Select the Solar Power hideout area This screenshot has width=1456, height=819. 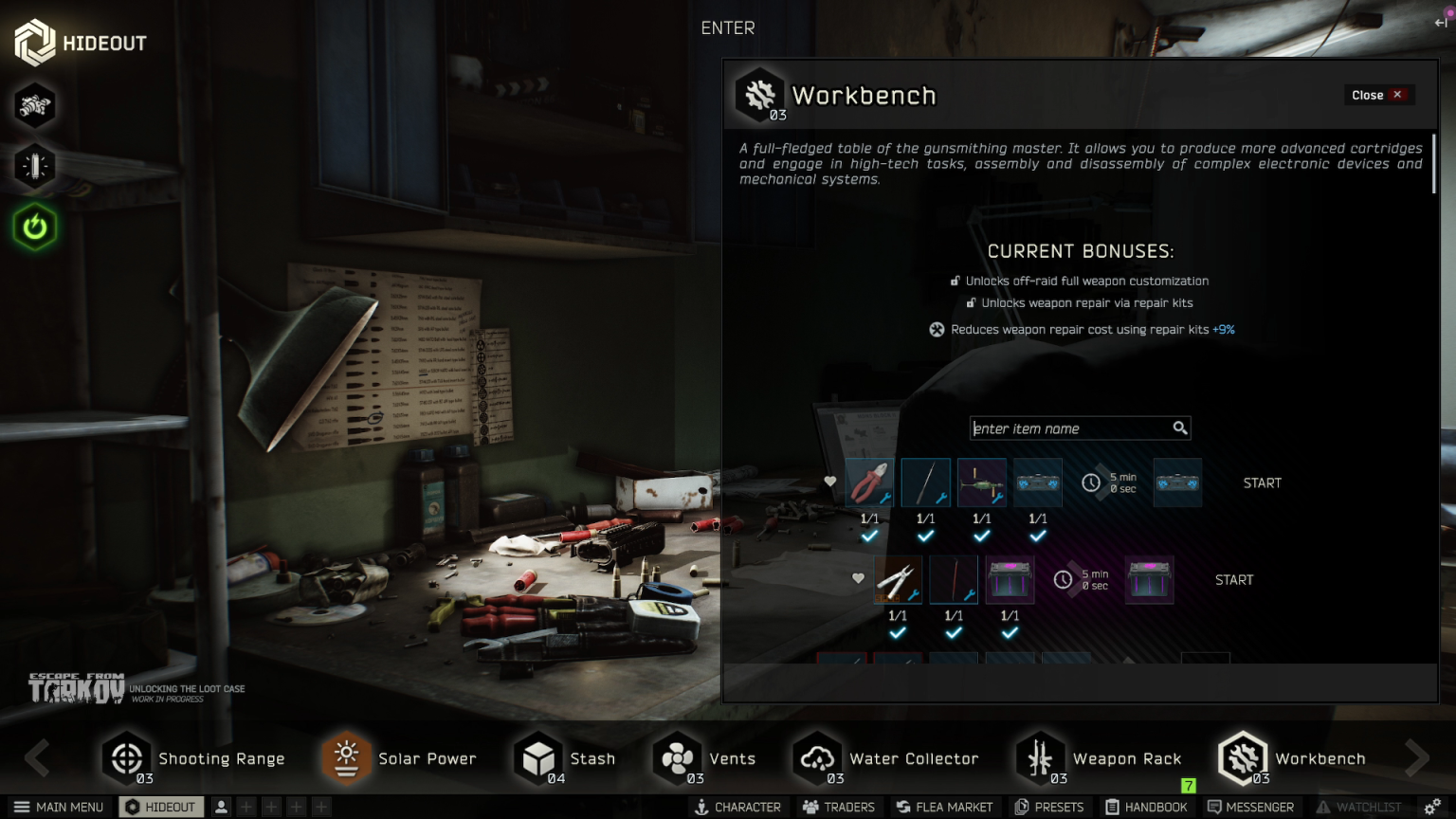click(399, 758)
